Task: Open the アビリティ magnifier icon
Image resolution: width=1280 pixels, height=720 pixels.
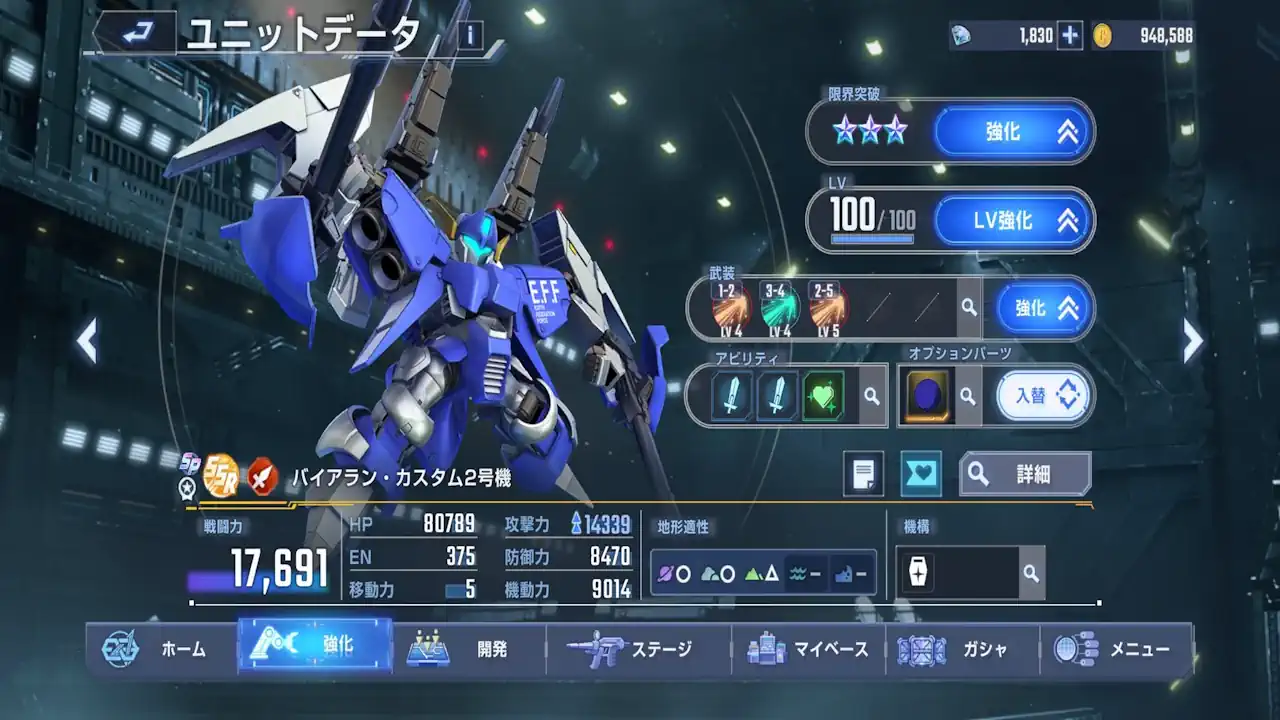Action: [x=871, y=396]
